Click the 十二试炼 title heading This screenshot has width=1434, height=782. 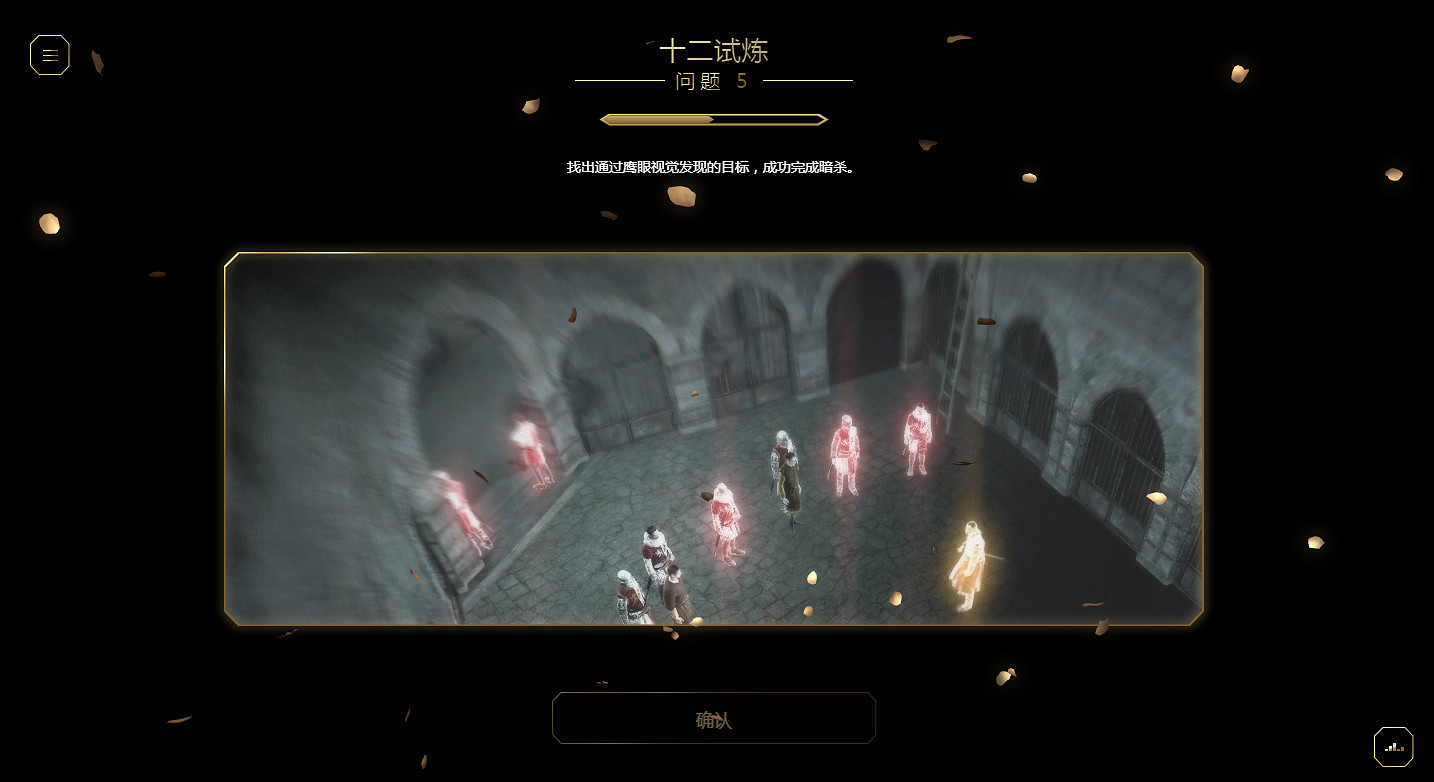point(712,50)
